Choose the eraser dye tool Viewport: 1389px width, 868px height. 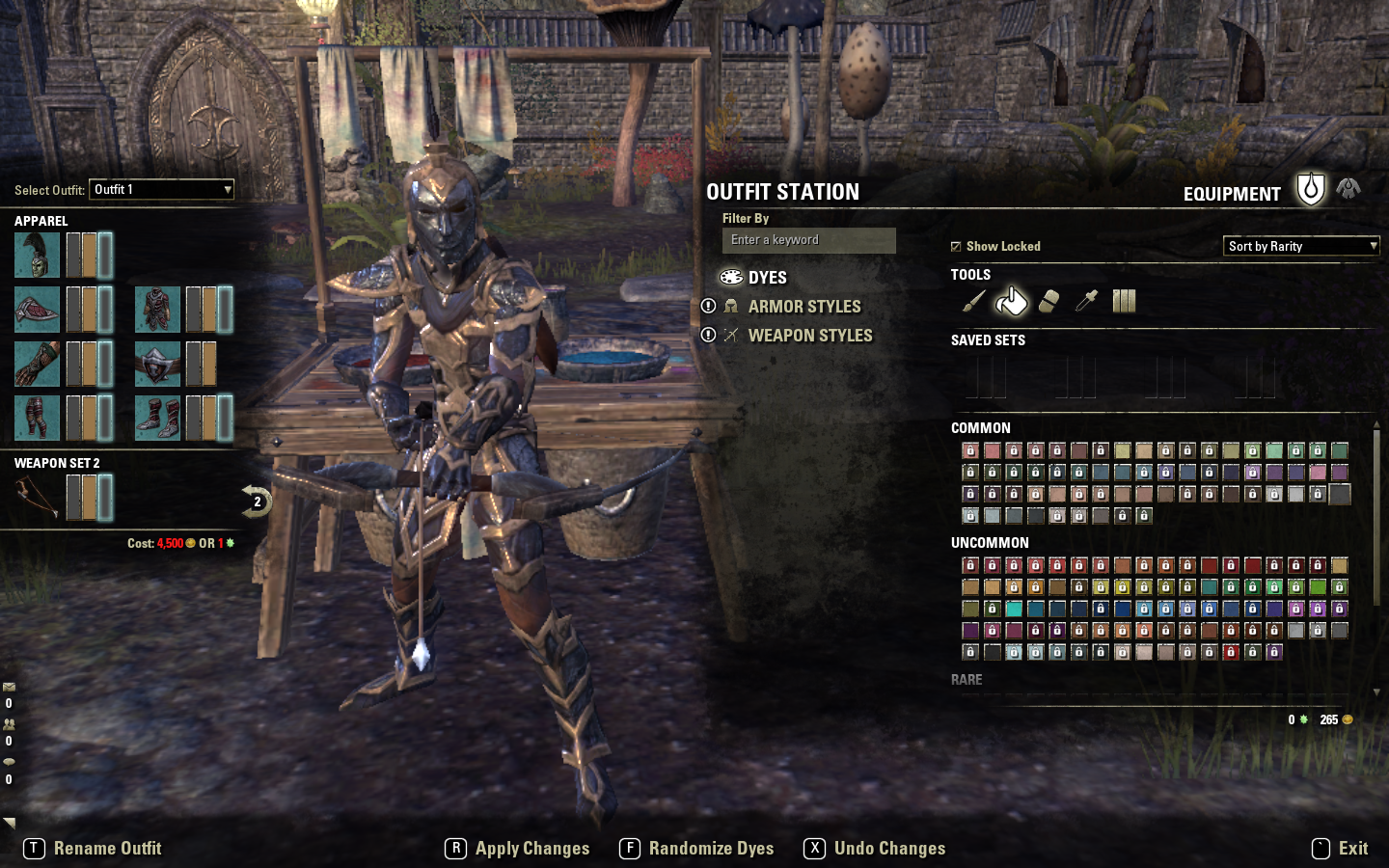point(1049,302)
